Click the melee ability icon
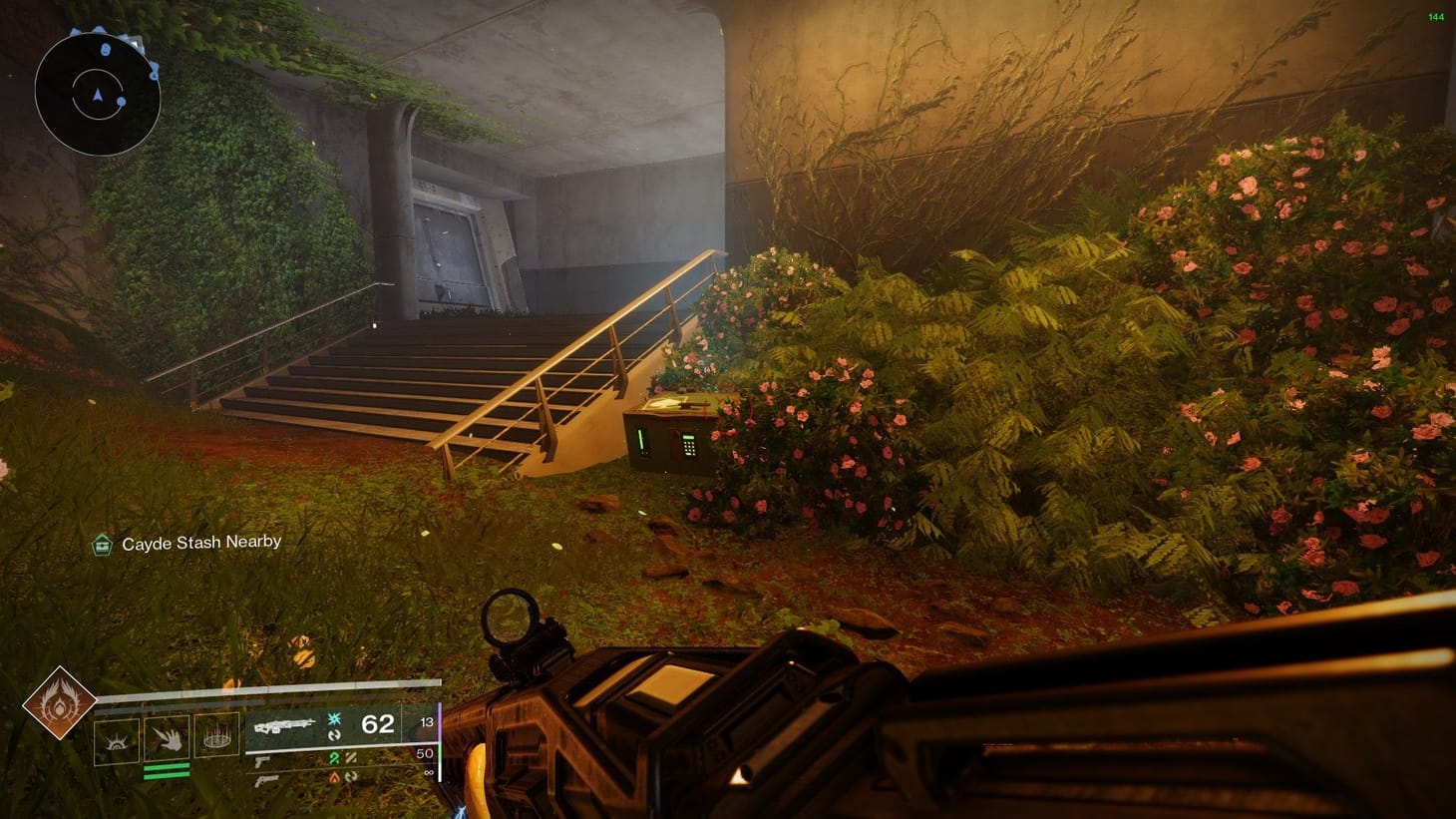 tap(169, 736)
